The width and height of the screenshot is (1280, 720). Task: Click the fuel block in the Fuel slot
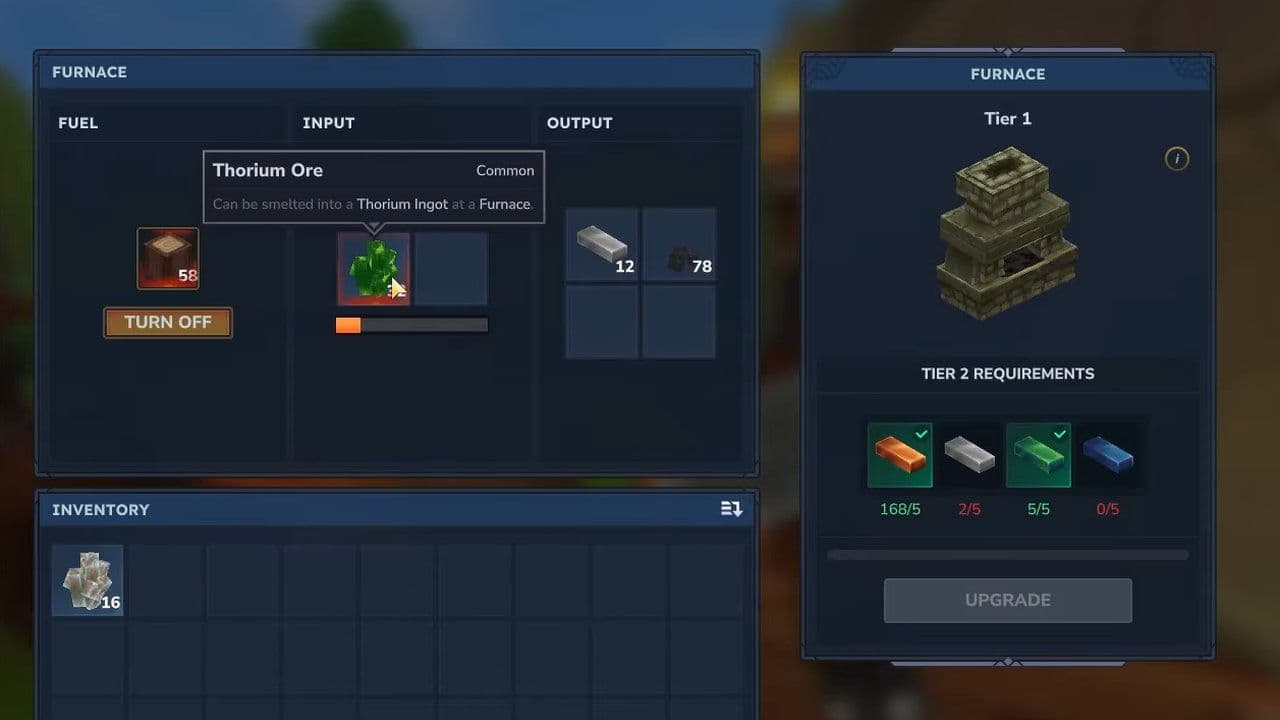pyautogui.click(x=167, y=258)
